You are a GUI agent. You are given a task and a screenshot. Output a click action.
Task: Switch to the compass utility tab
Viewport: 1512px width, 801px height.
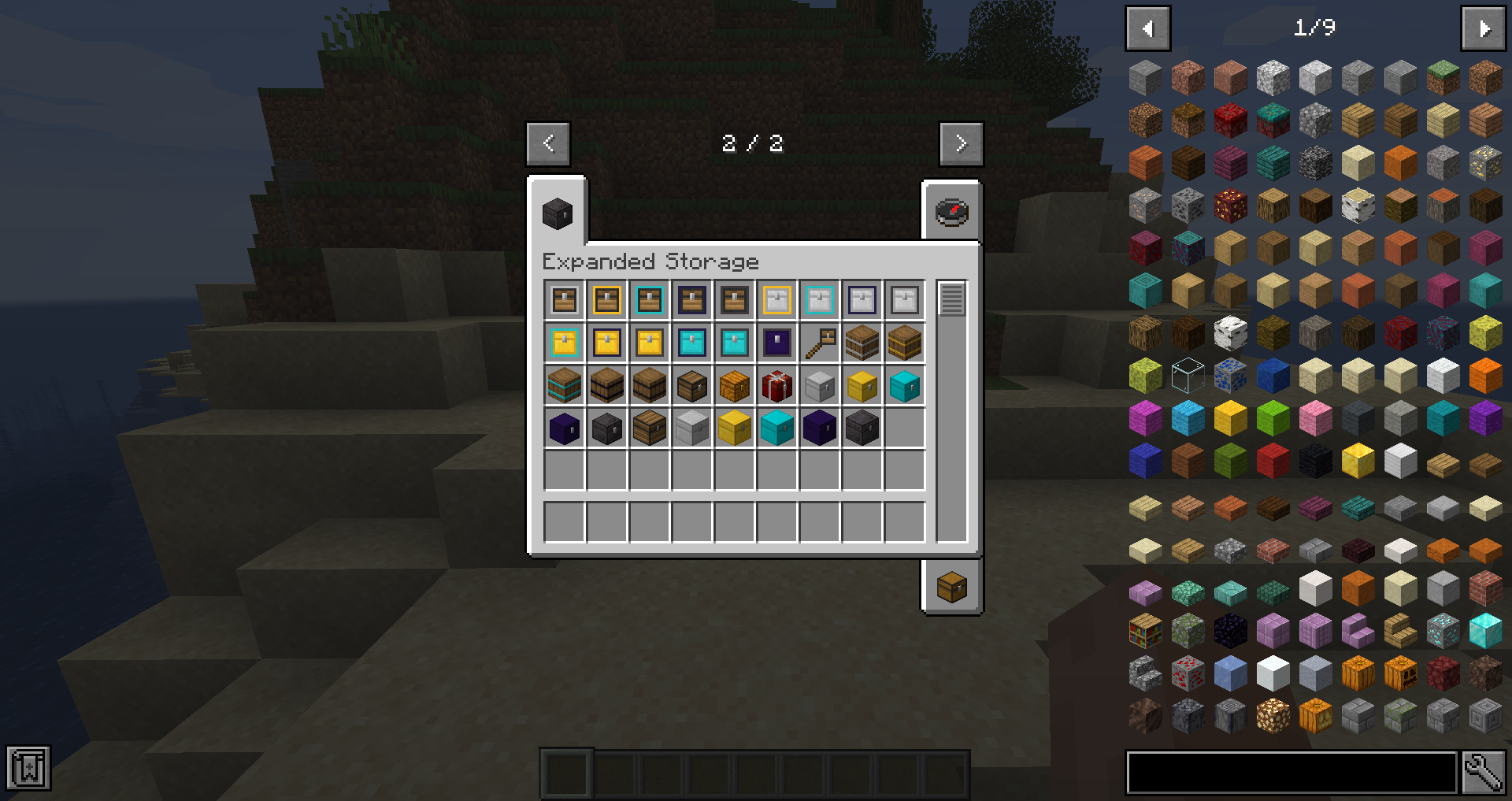coord(951,210)
